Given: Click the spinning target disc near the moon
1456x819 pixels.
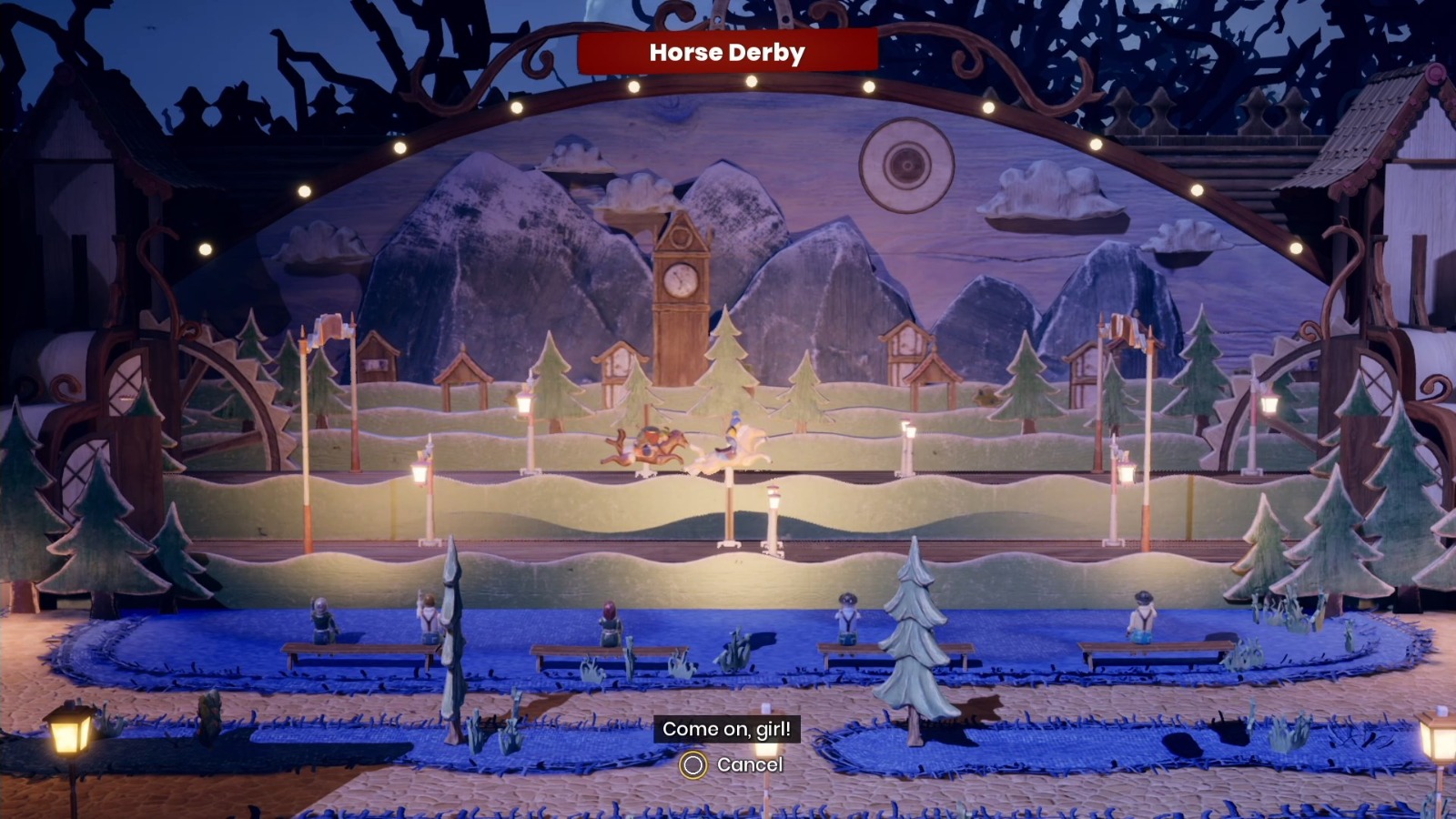Looking at the screenshot, I should pyautogui.click(x=906, y=166).
